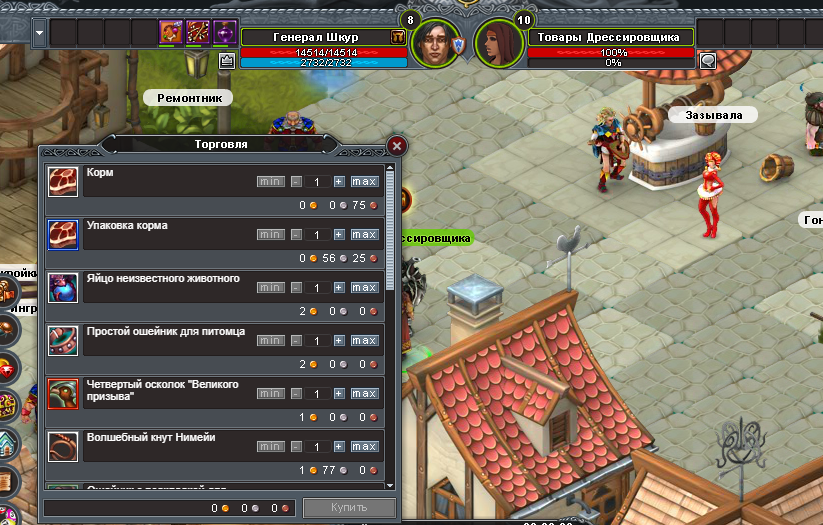
Task: Expand the dropdown arrow on top bar
Action: (x=39, y=32)
